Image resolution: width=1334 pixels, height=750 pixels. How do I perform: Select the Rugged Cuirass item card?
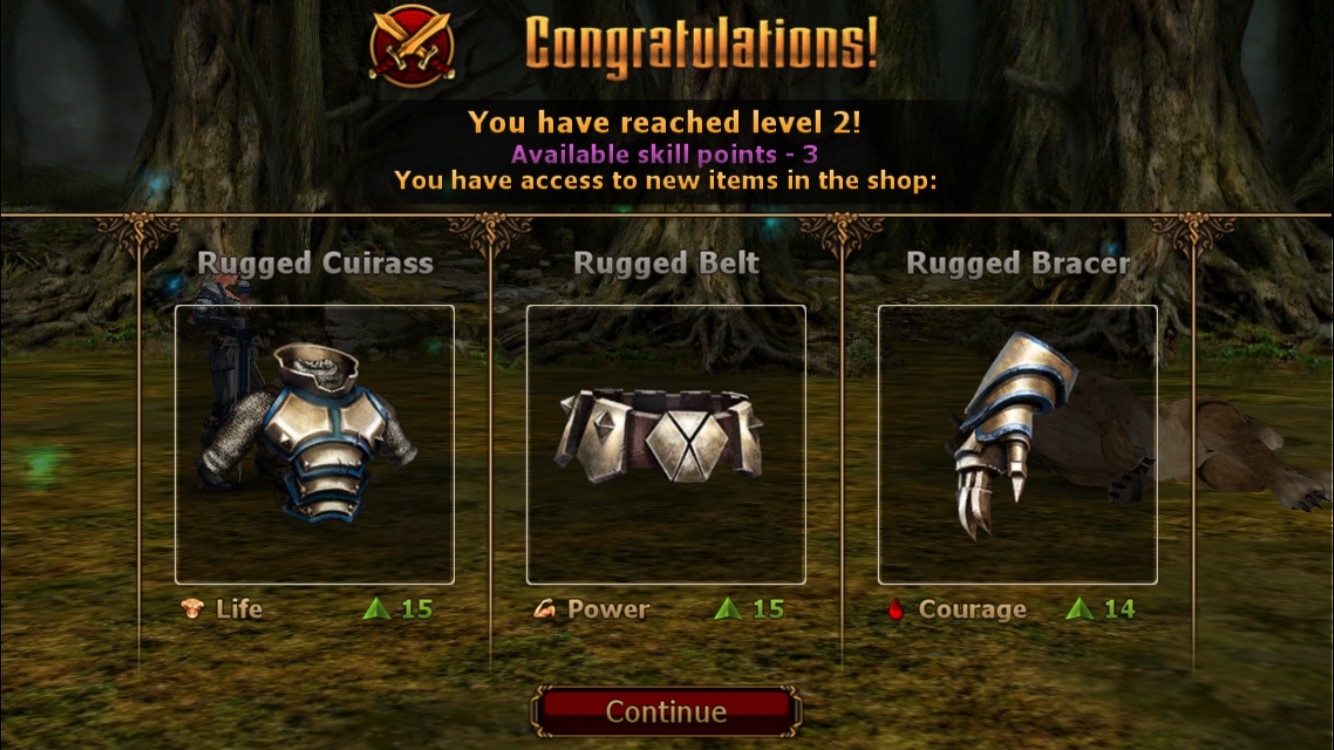pos(315,444)
